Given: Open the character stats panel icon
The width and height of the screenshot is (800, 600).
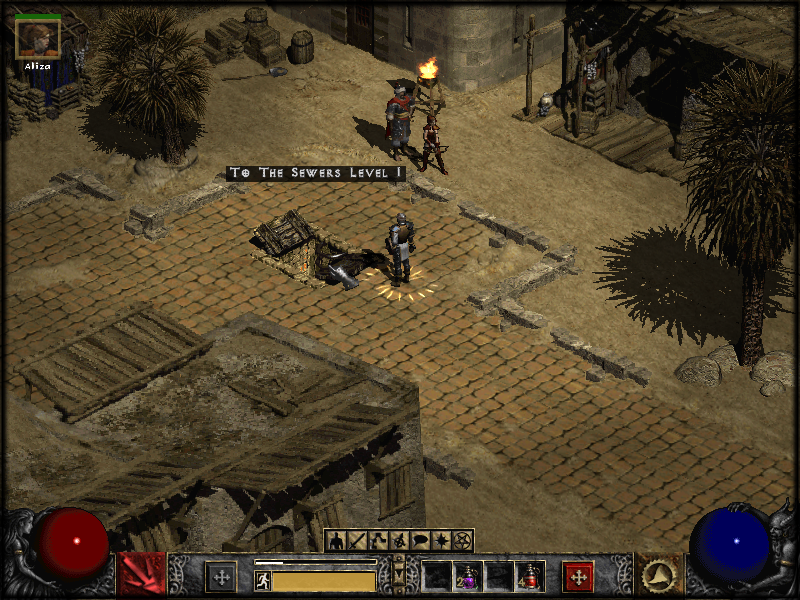Looking at the screenshot, I should (x=335, y=541).
